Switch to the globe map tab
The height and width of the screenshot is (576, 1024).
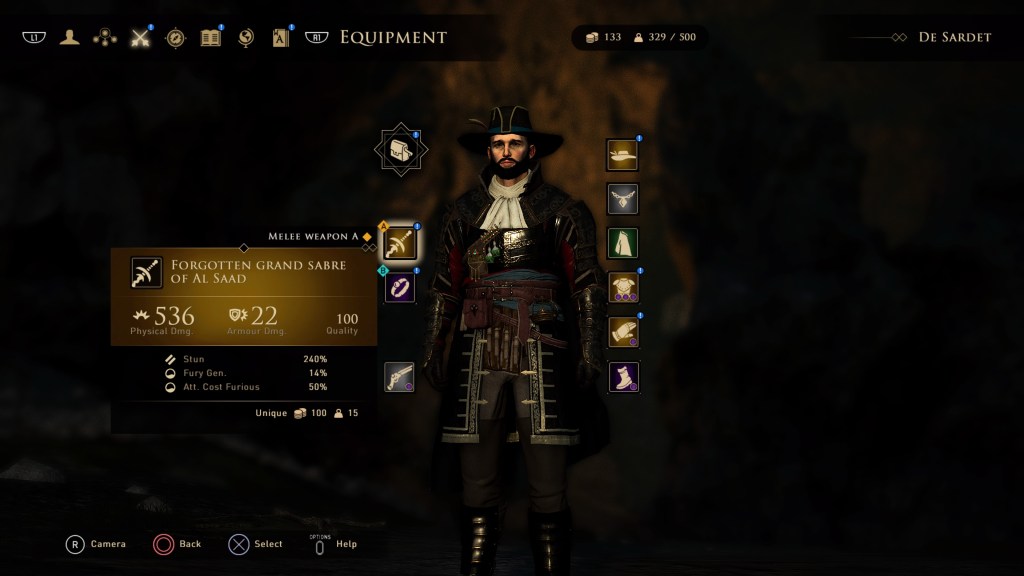tap(246, 38)
